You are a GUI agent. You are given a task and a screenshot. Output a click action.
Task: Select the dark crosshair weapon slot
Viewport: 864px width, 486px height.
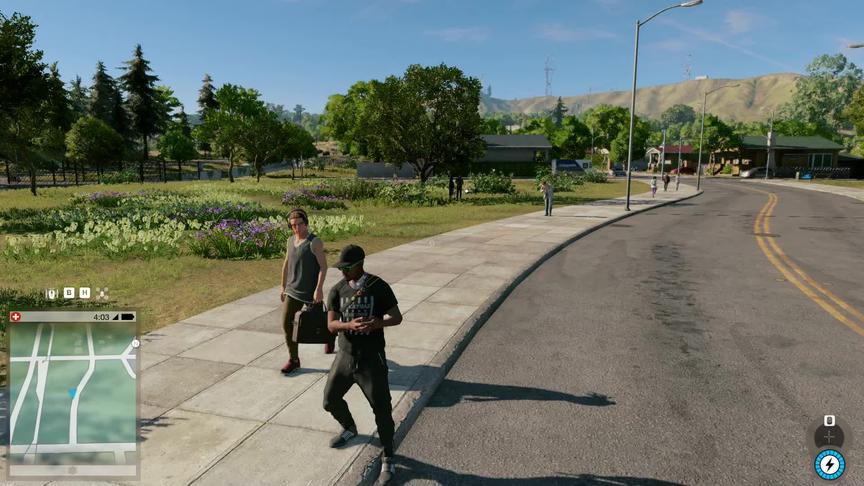pos(829,436)
